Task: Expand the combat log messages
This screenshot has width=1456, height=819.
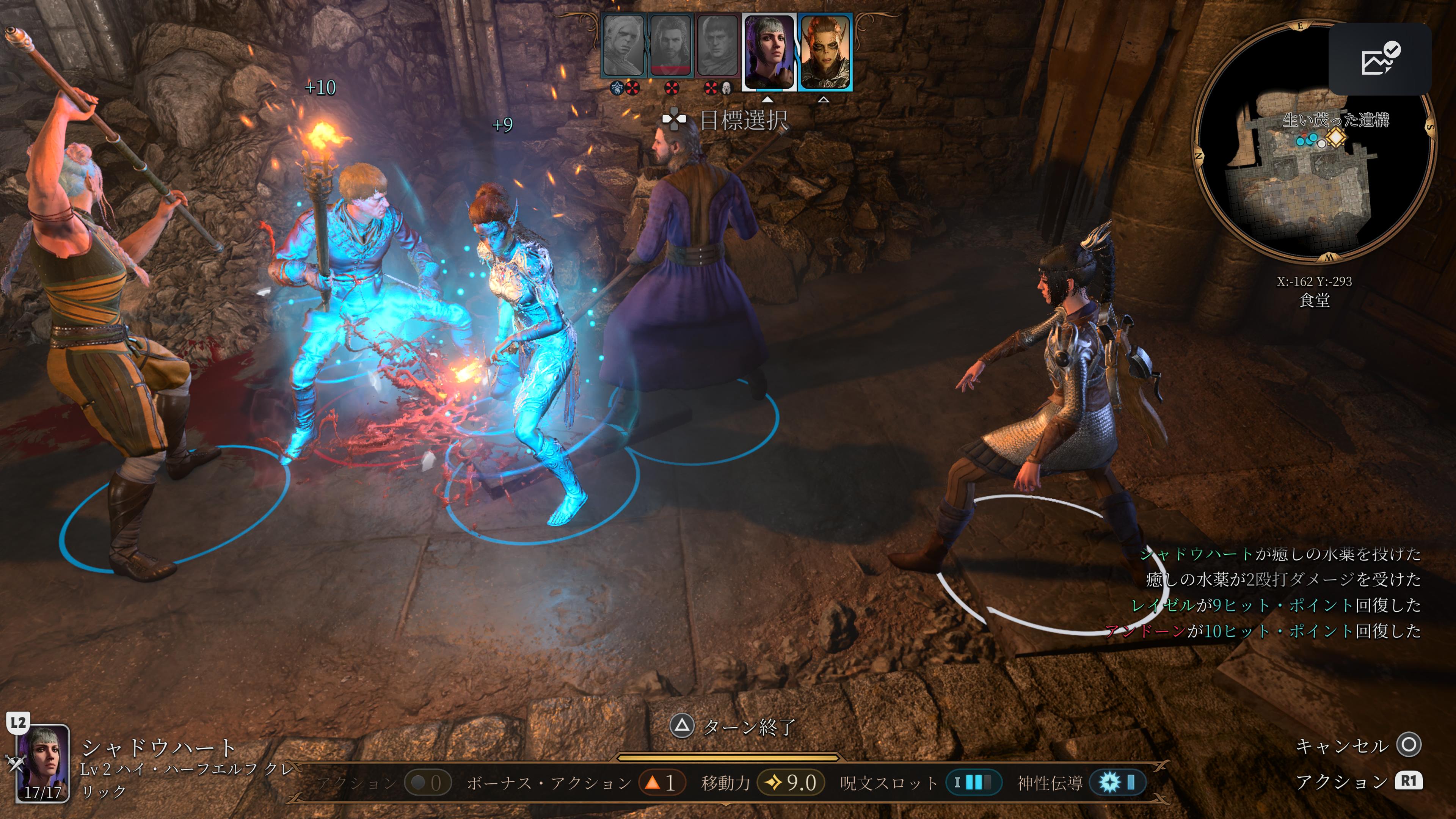Action: tap(1277, 592)
